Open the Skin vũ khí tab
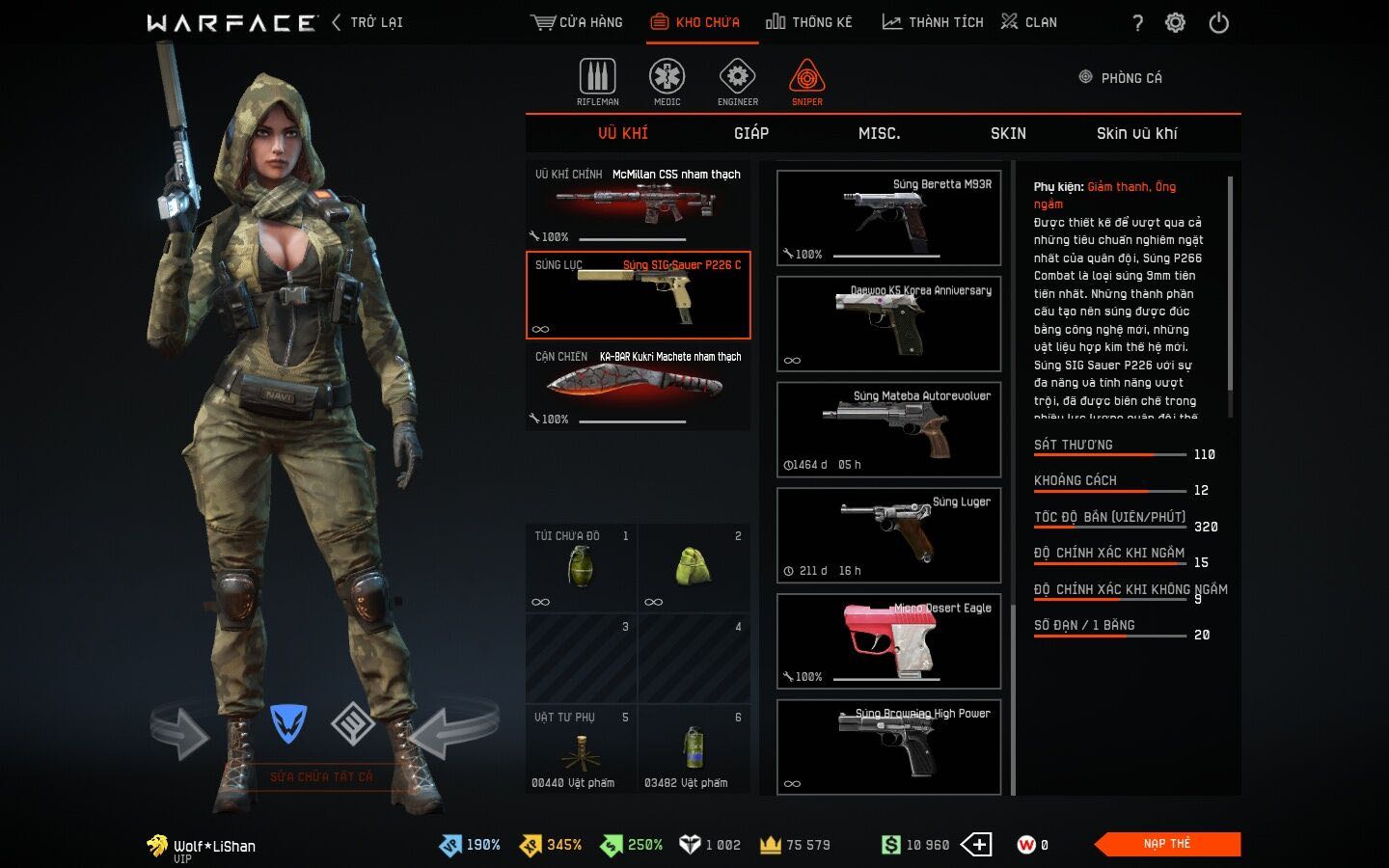This screenshot has width=1389, height=868. (x=1136, y=133)
